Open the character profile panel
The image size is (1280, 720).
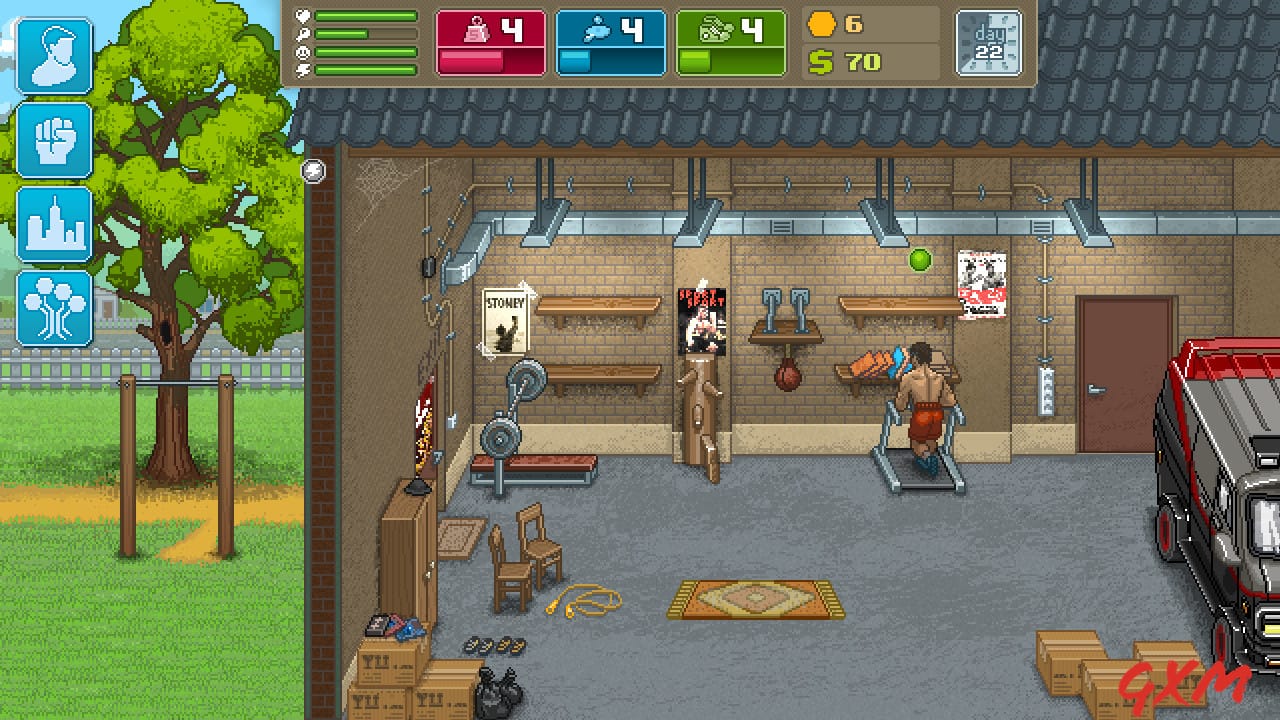click(x=54, y=55)
